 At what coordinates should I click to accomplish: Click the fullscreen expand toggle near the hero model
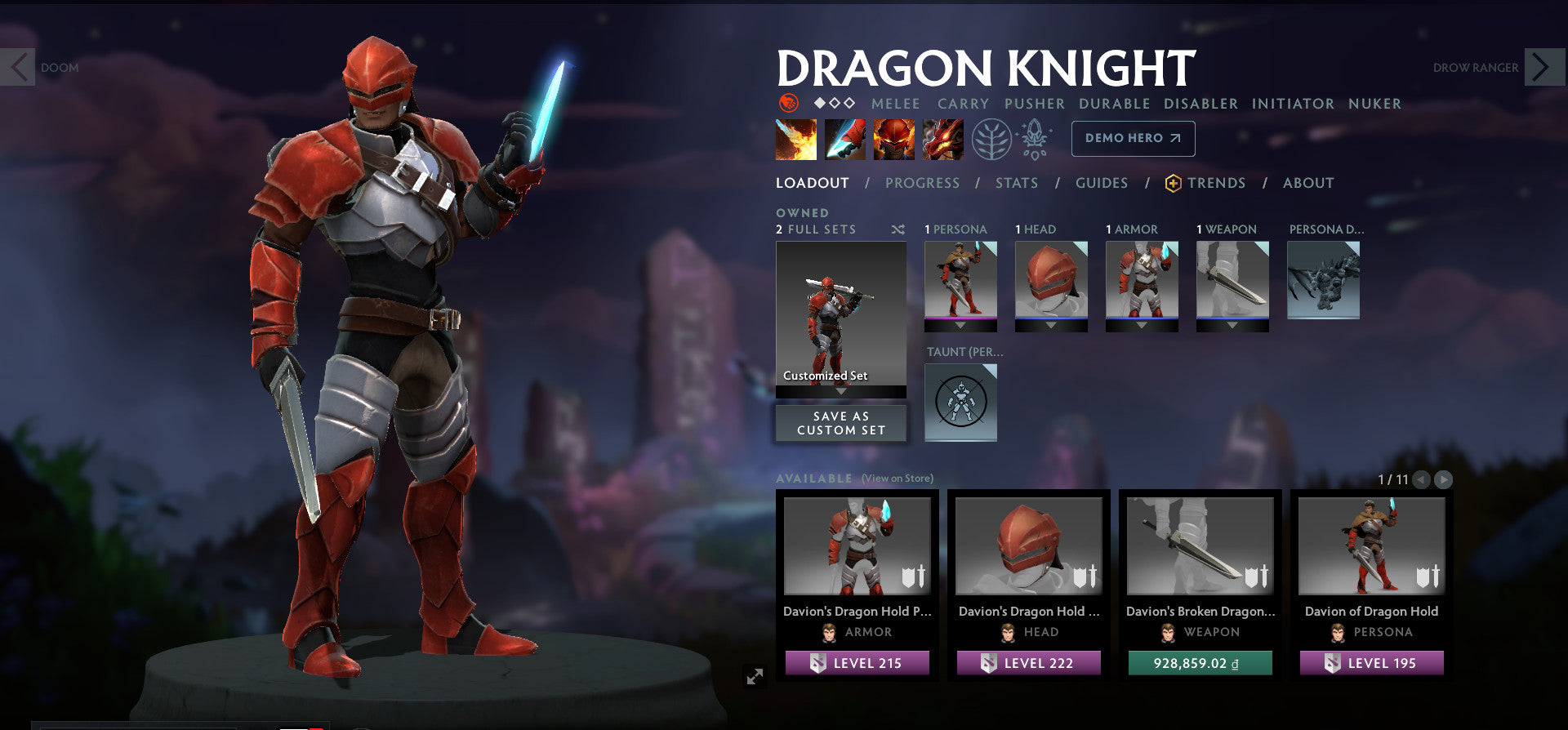[x=756, y=675]
